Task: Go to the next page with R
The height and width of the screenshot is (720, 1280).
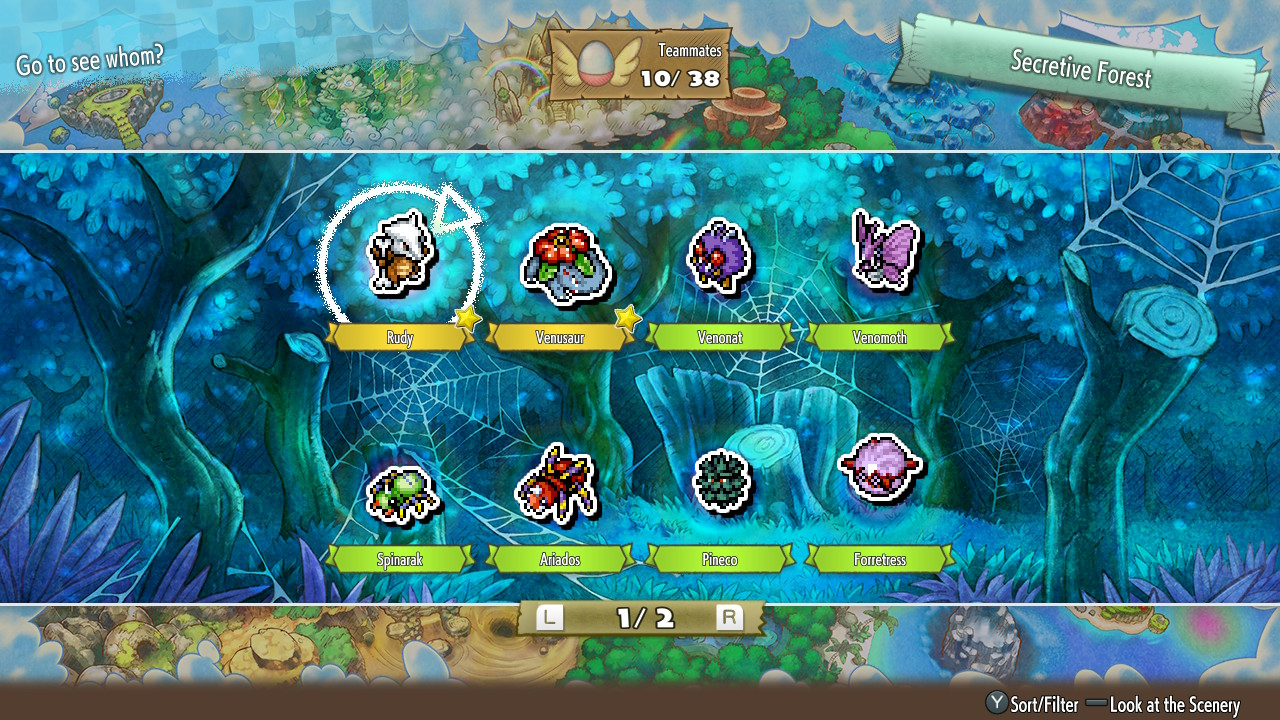Action: (730, 618)
